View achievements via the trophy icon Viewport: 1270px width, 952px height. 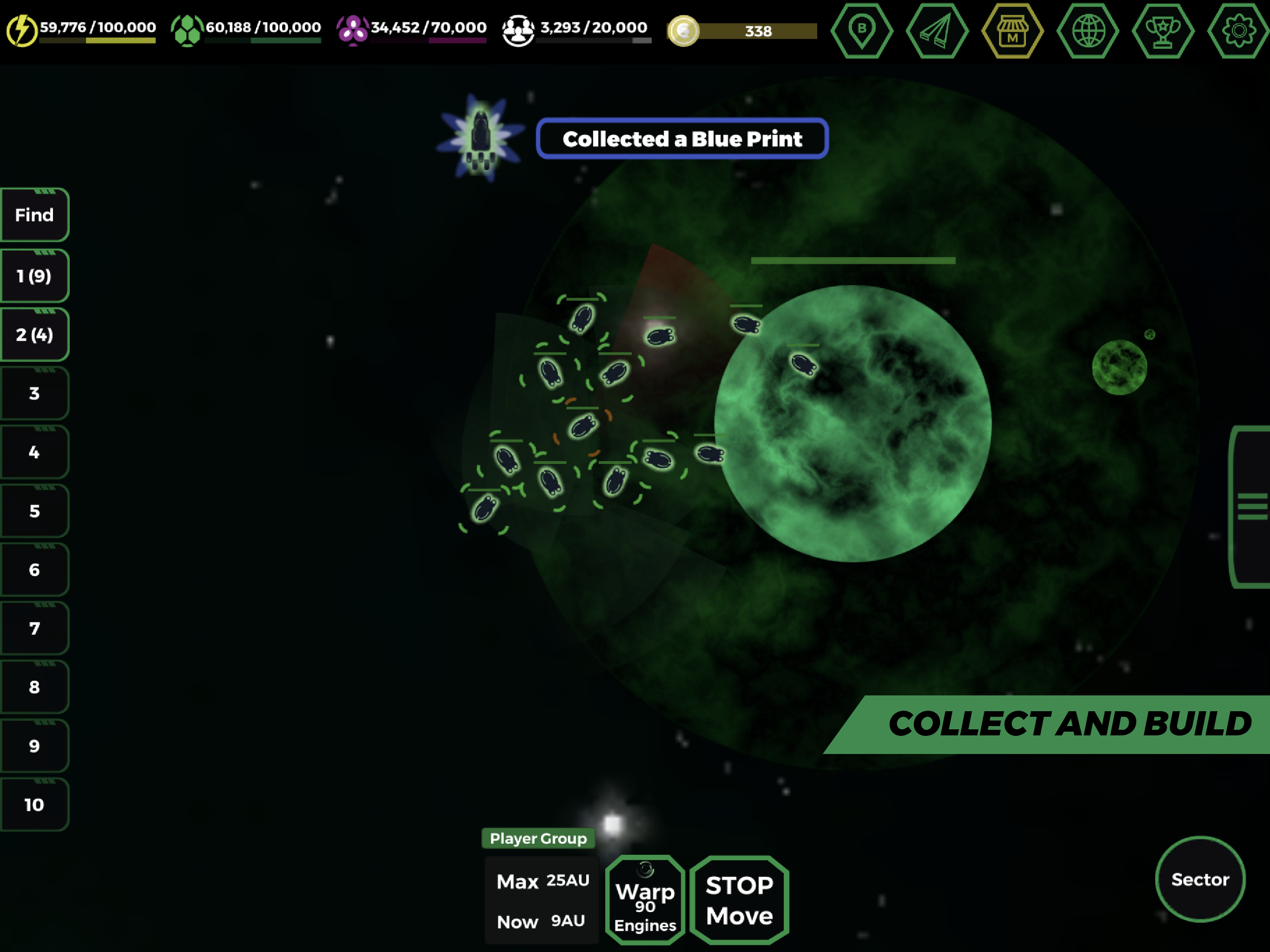[x=1164, y=32]
